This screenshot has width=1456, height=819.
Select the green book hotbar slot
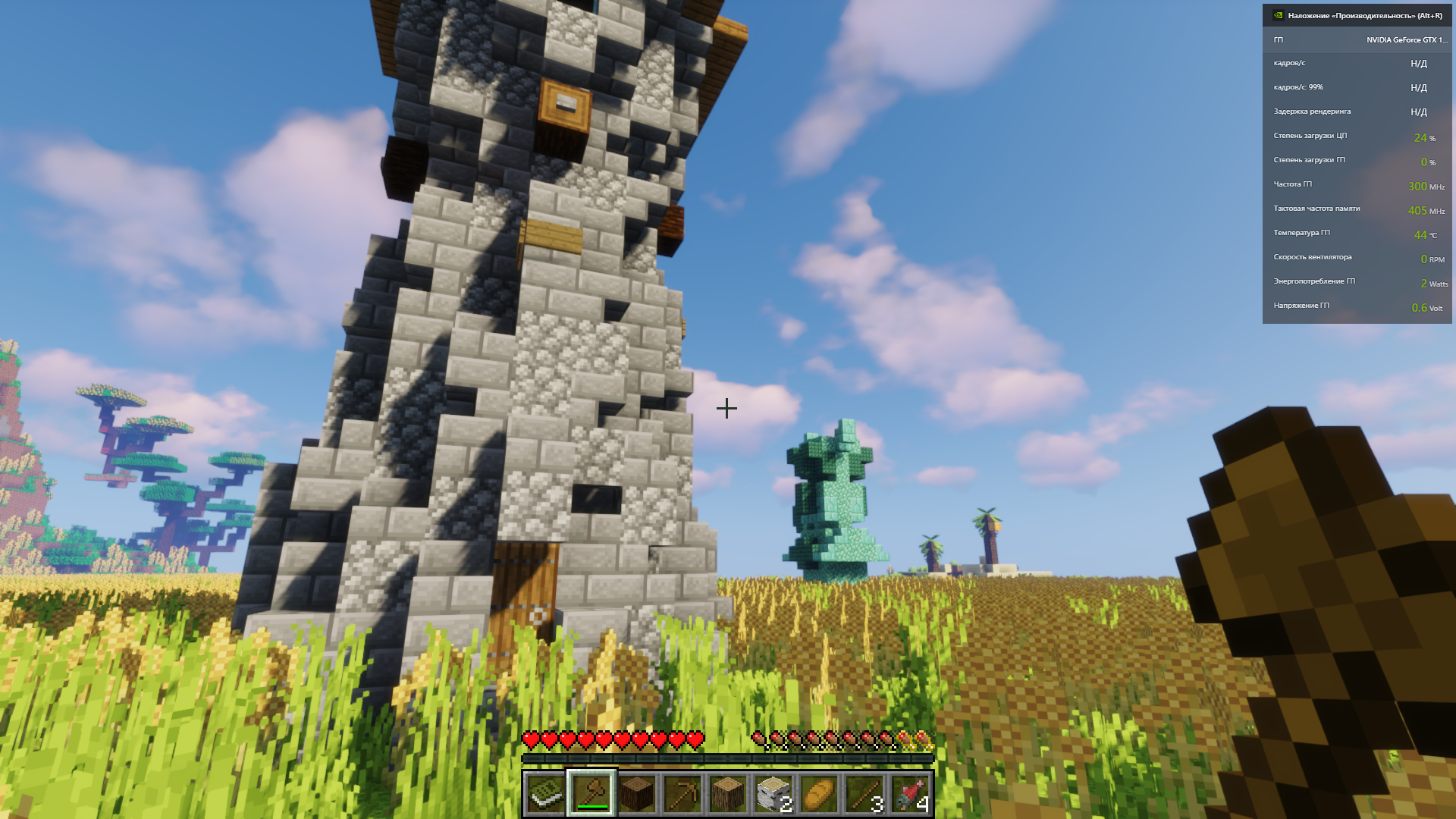pyautogui.click(x=545, y=794)
